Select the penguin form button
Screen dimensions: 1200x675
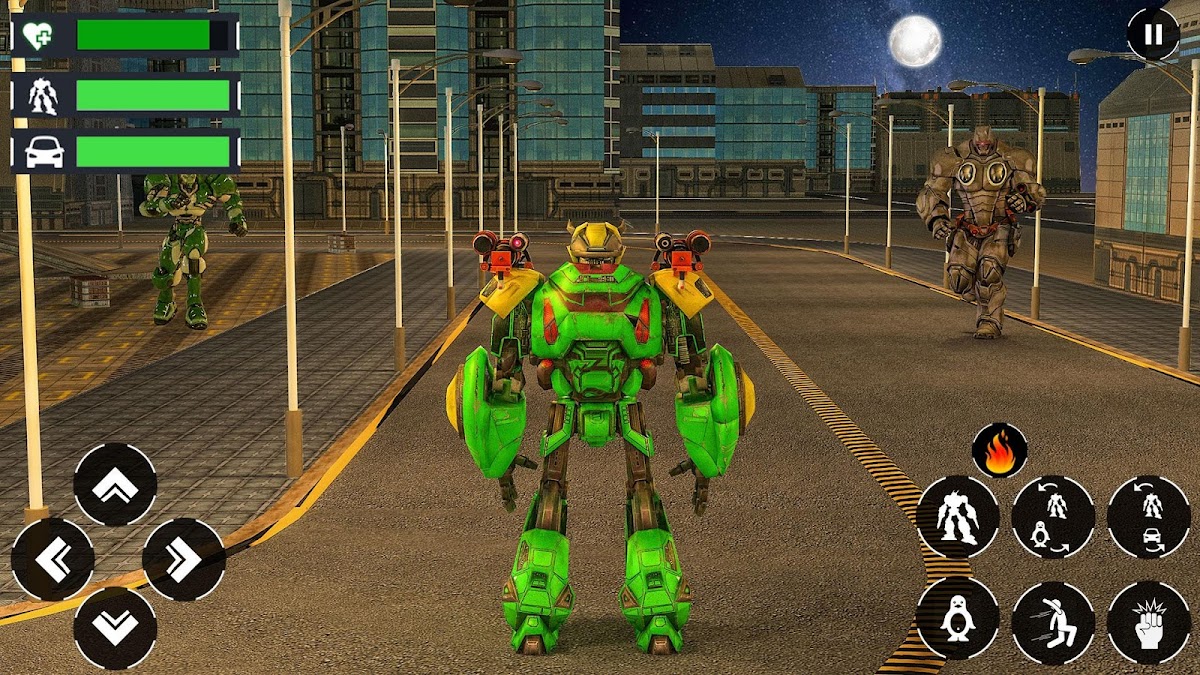[x=957, y=618]
